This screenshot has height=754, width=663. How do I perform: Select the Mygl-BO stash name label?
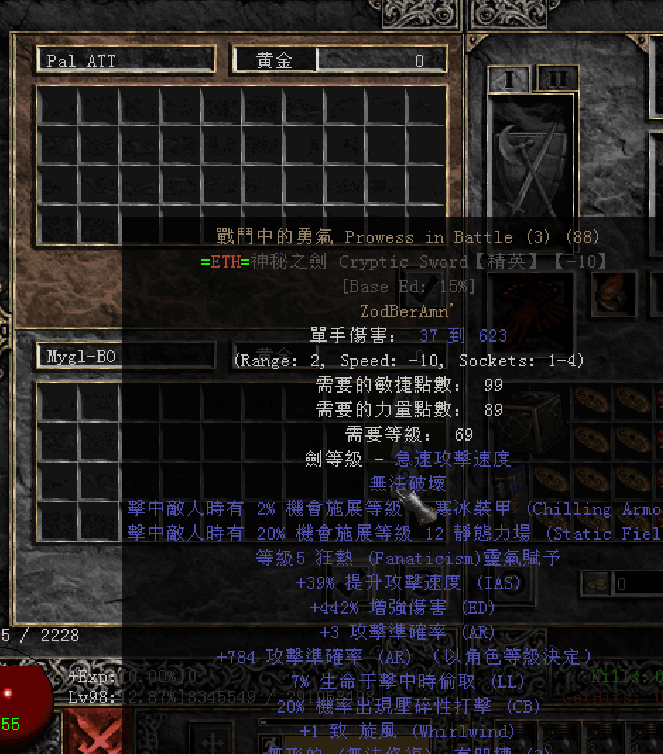(x=125, y=354)
